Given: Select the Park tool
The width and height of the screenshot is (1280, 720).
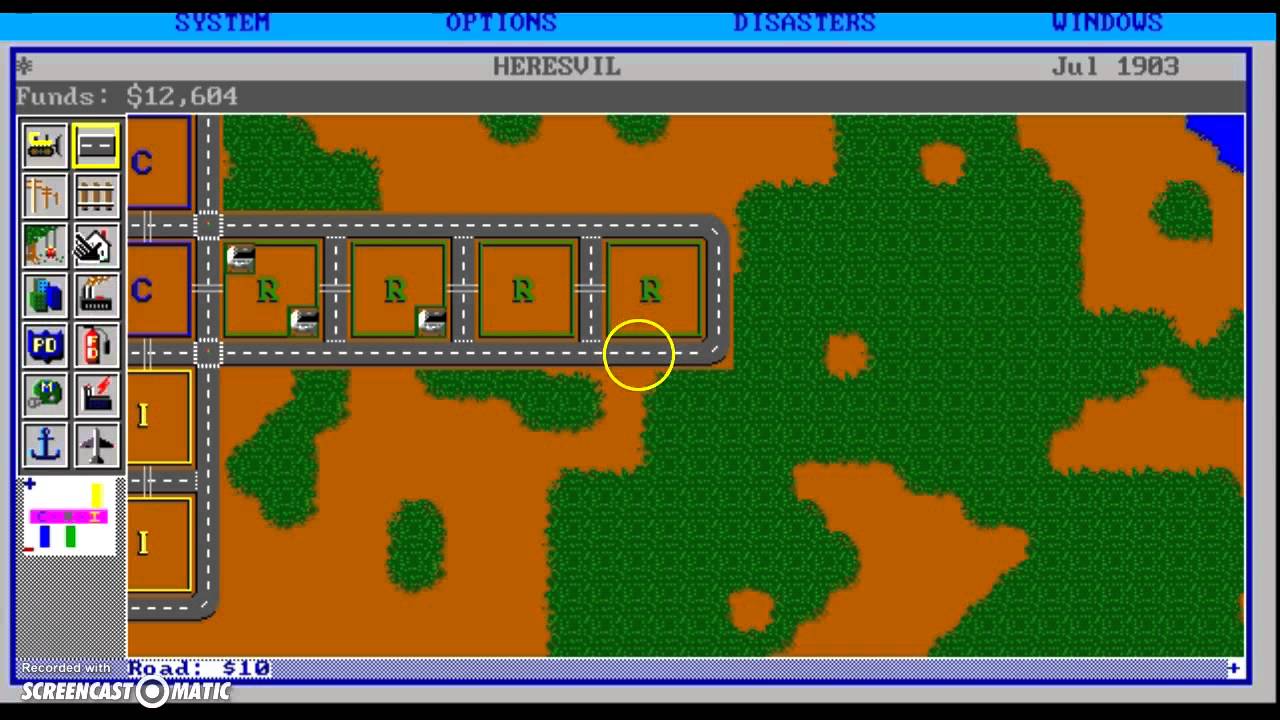Looking at the screenshot, I should (x=44, y=245).
